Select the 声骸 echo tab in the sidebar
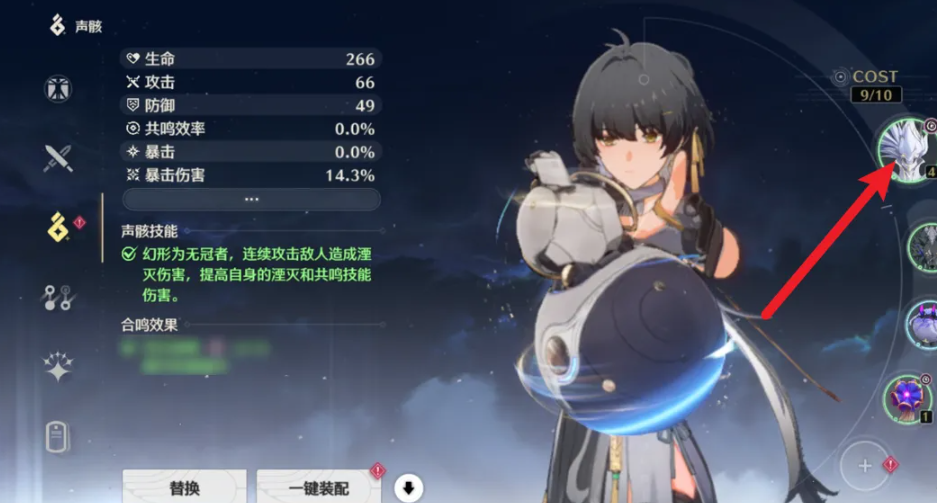 point(58,227)
